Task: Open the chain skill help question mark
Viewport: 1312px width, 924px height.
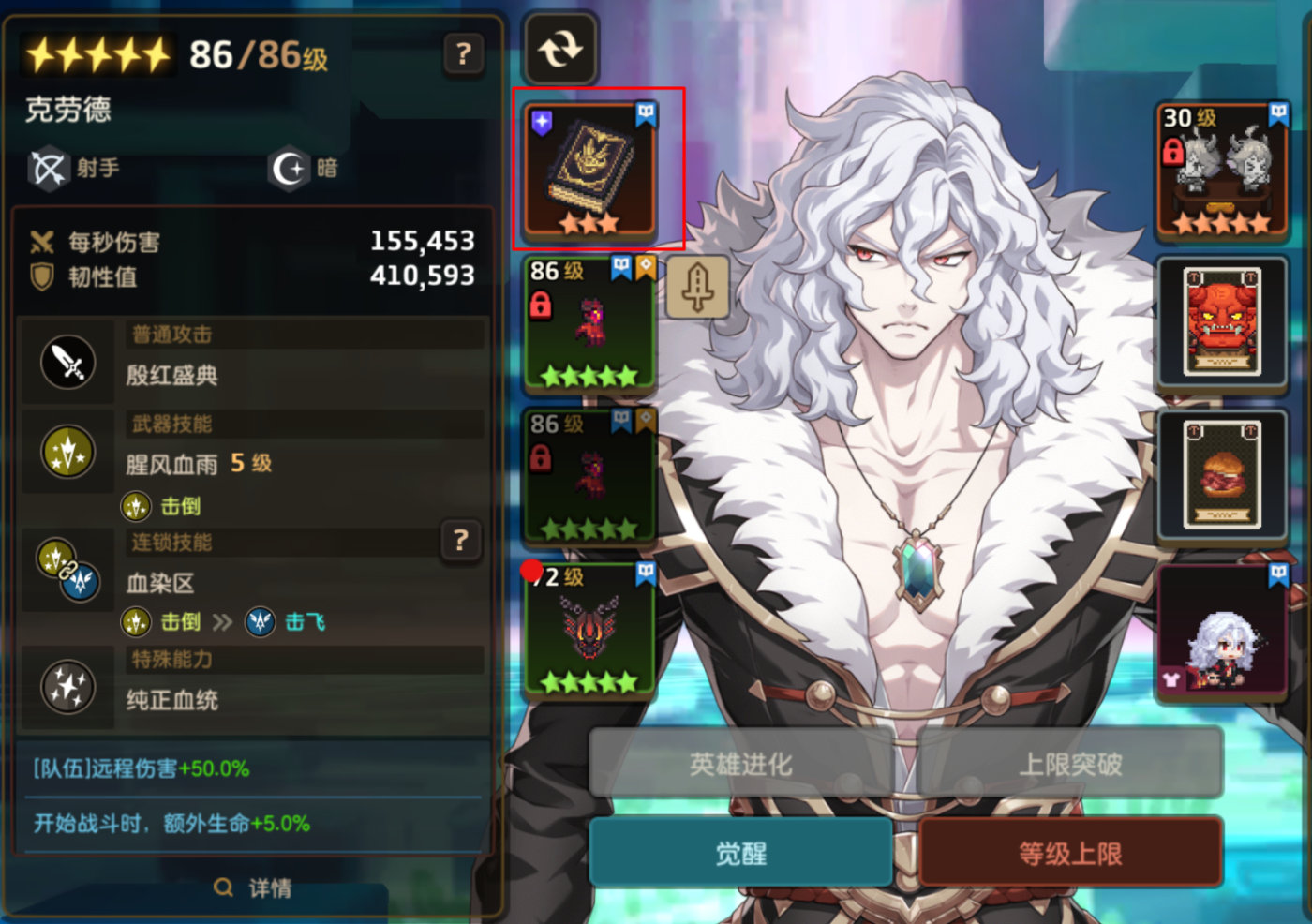Action: pyautogui.click(x=460, y=541)
